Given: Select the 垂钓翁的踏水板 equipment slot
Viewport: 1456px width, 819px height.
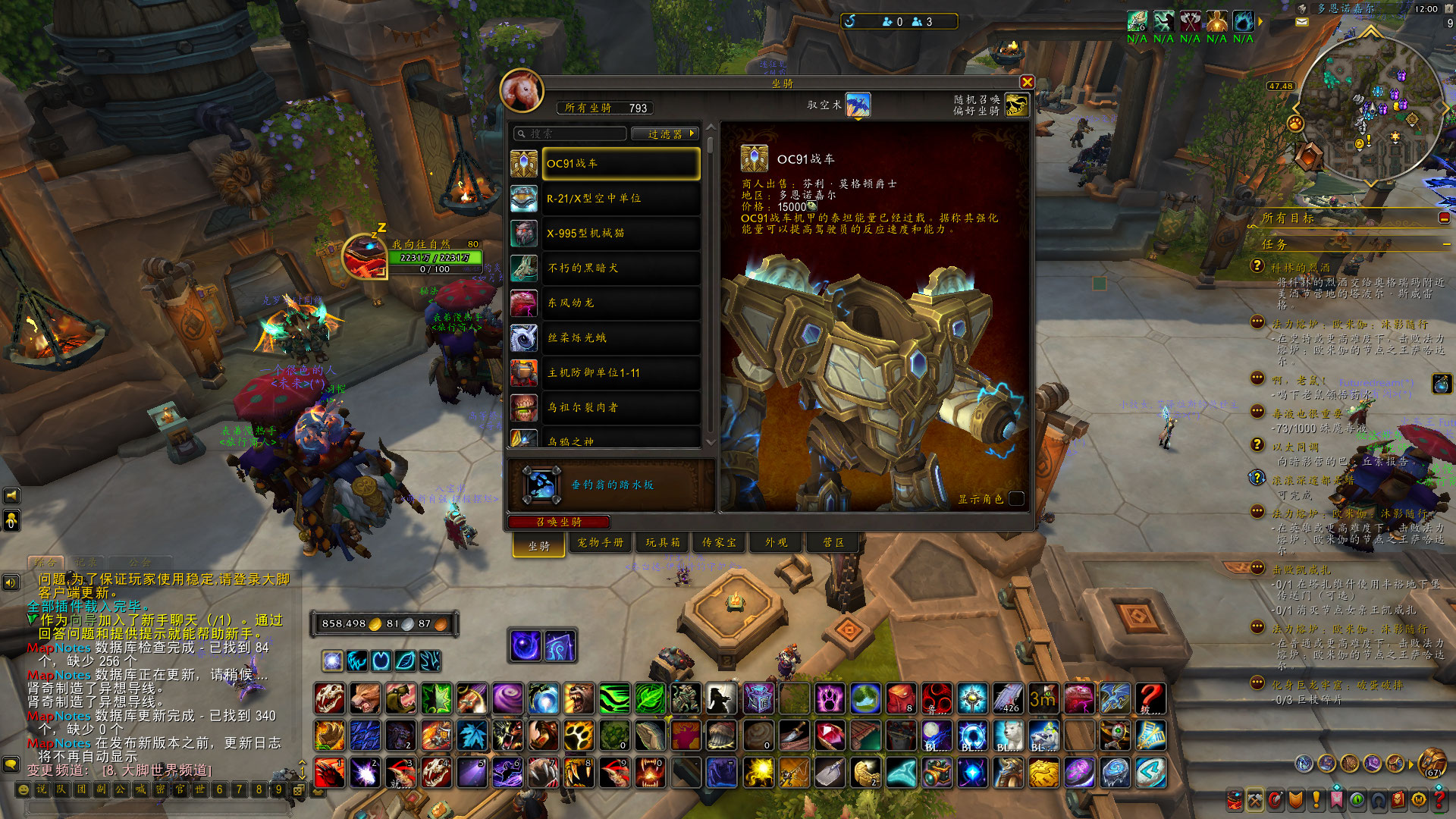Looking at the screenshot, I should pos(541,485).
